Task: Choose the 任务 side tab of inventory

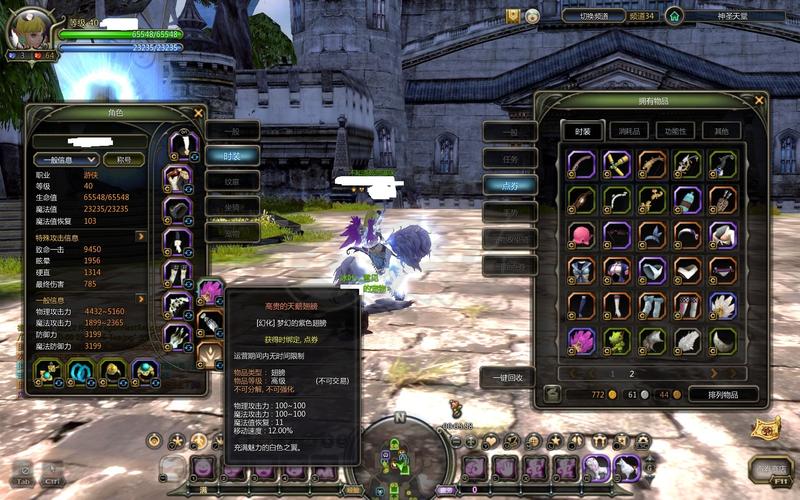Action: point(509,157)
